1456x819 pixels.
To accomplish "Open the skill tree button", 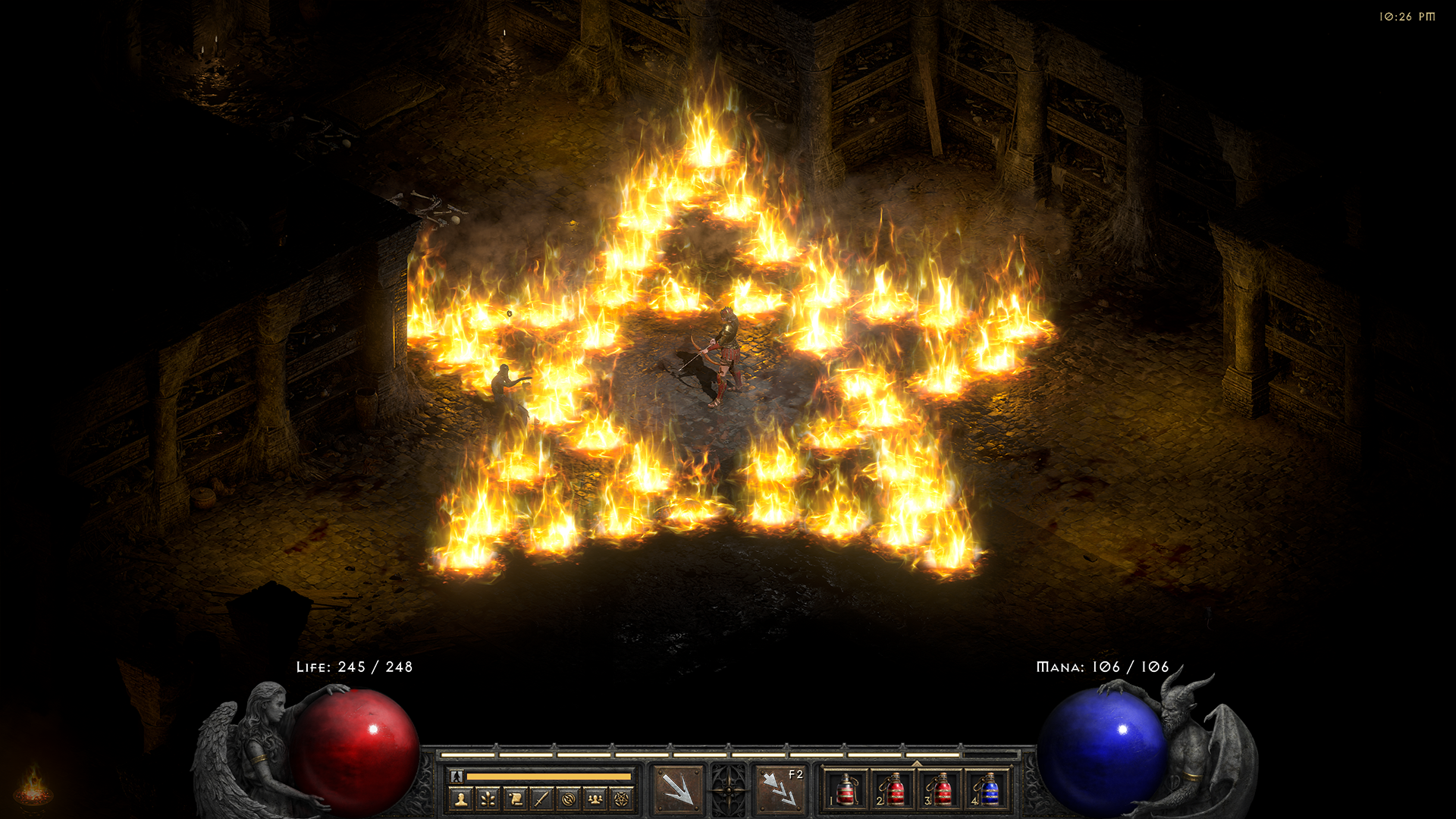I will pos(488,799).
